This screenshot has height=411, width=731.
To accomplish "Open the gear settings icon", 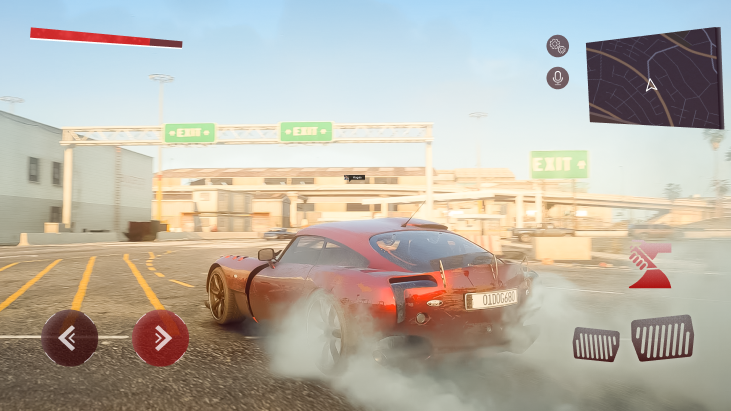I will point(557,46).
